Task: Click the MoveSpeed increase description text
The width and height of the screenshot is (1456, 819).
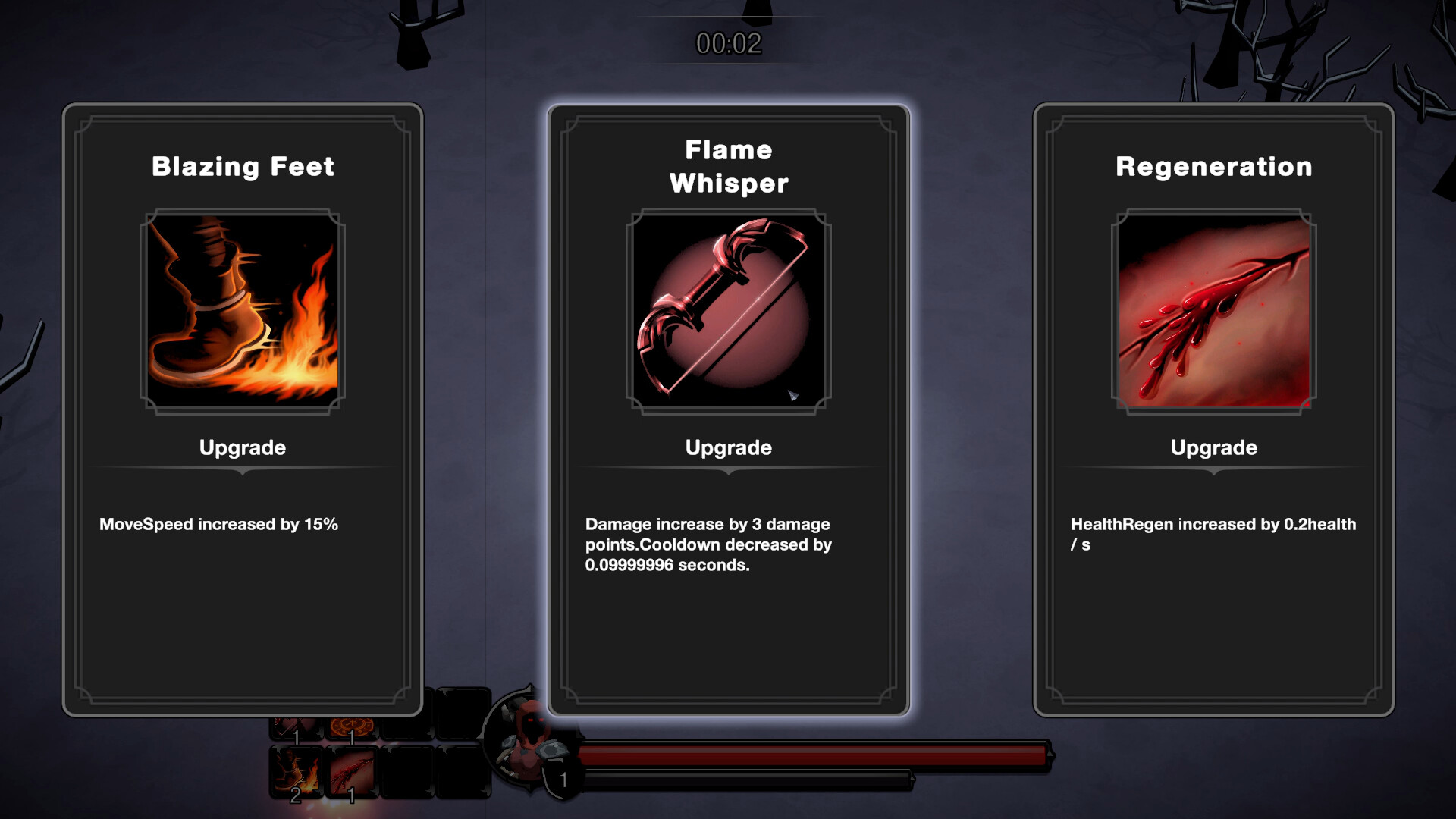Action: pos(220,523)
